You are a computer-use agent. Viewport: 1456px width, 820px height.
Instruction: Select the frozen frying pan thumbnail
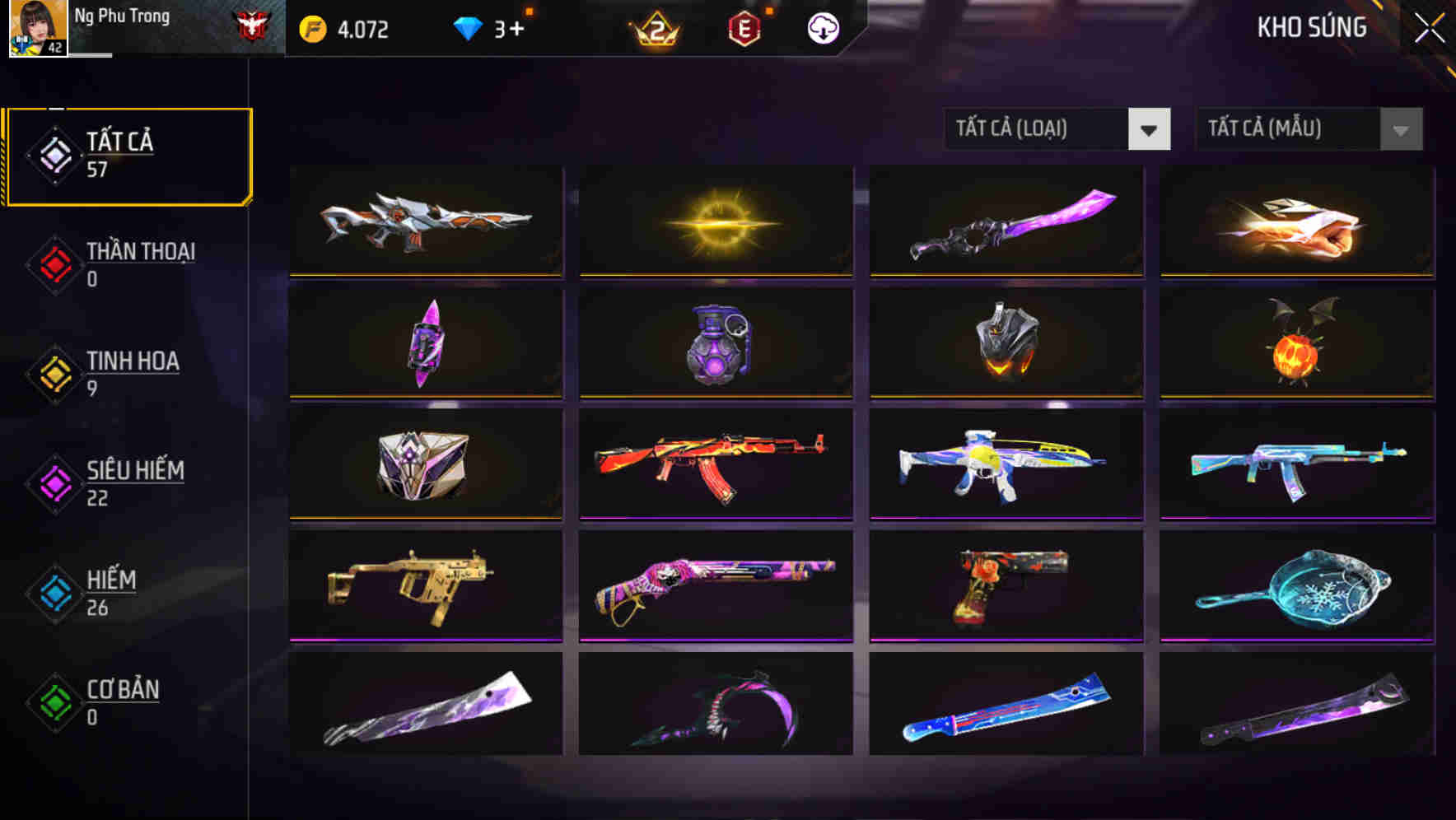[x=1296, y=585]
